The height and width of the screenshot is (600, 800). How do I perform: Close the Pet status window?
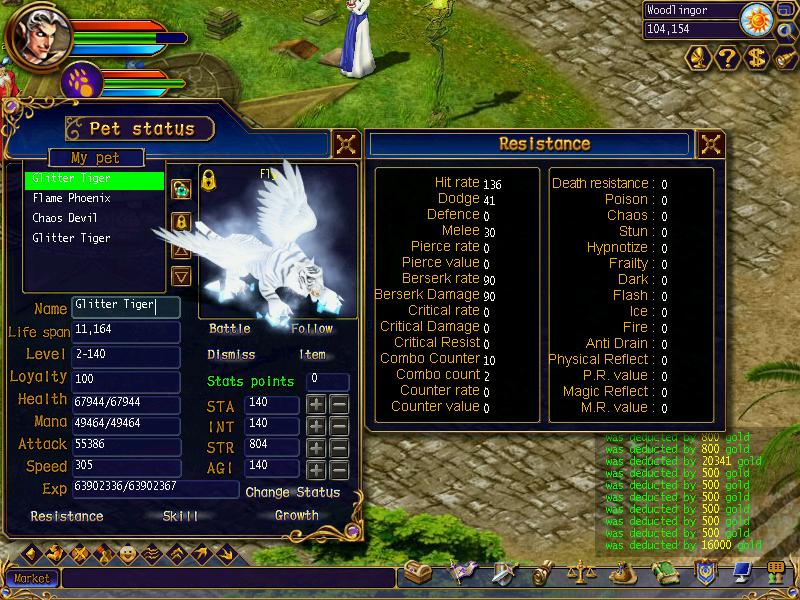click(346, 143)
